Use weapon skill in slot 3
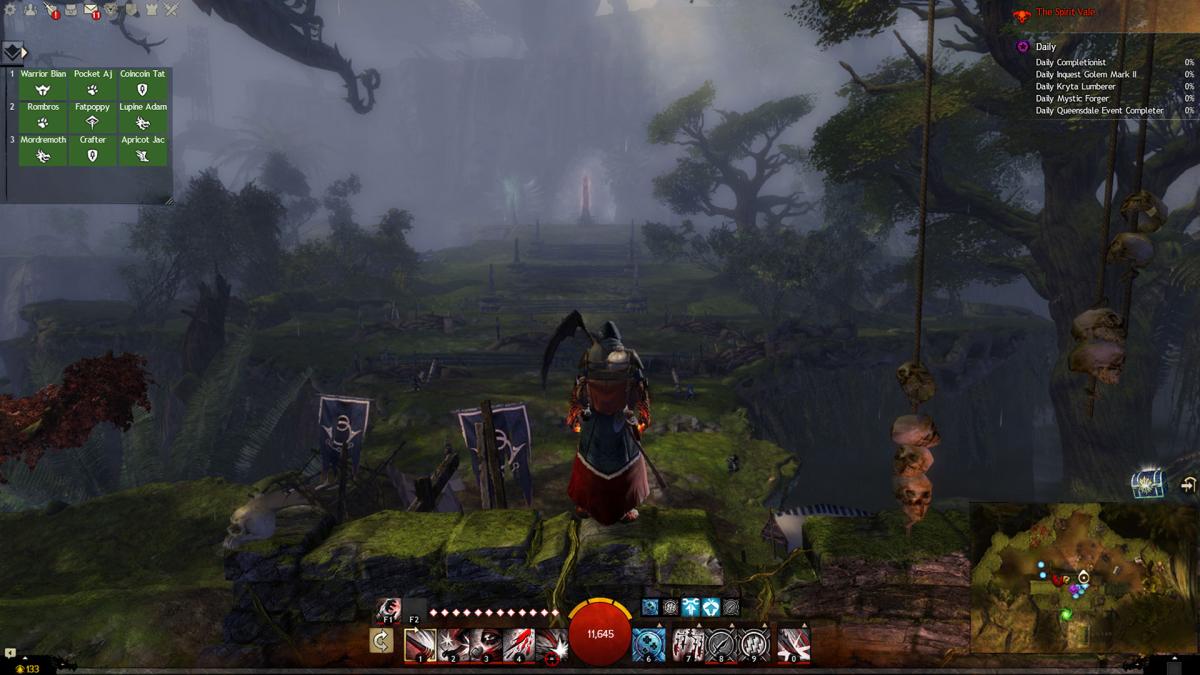This screenshot has width=1200, height=675. coord(486,645)
